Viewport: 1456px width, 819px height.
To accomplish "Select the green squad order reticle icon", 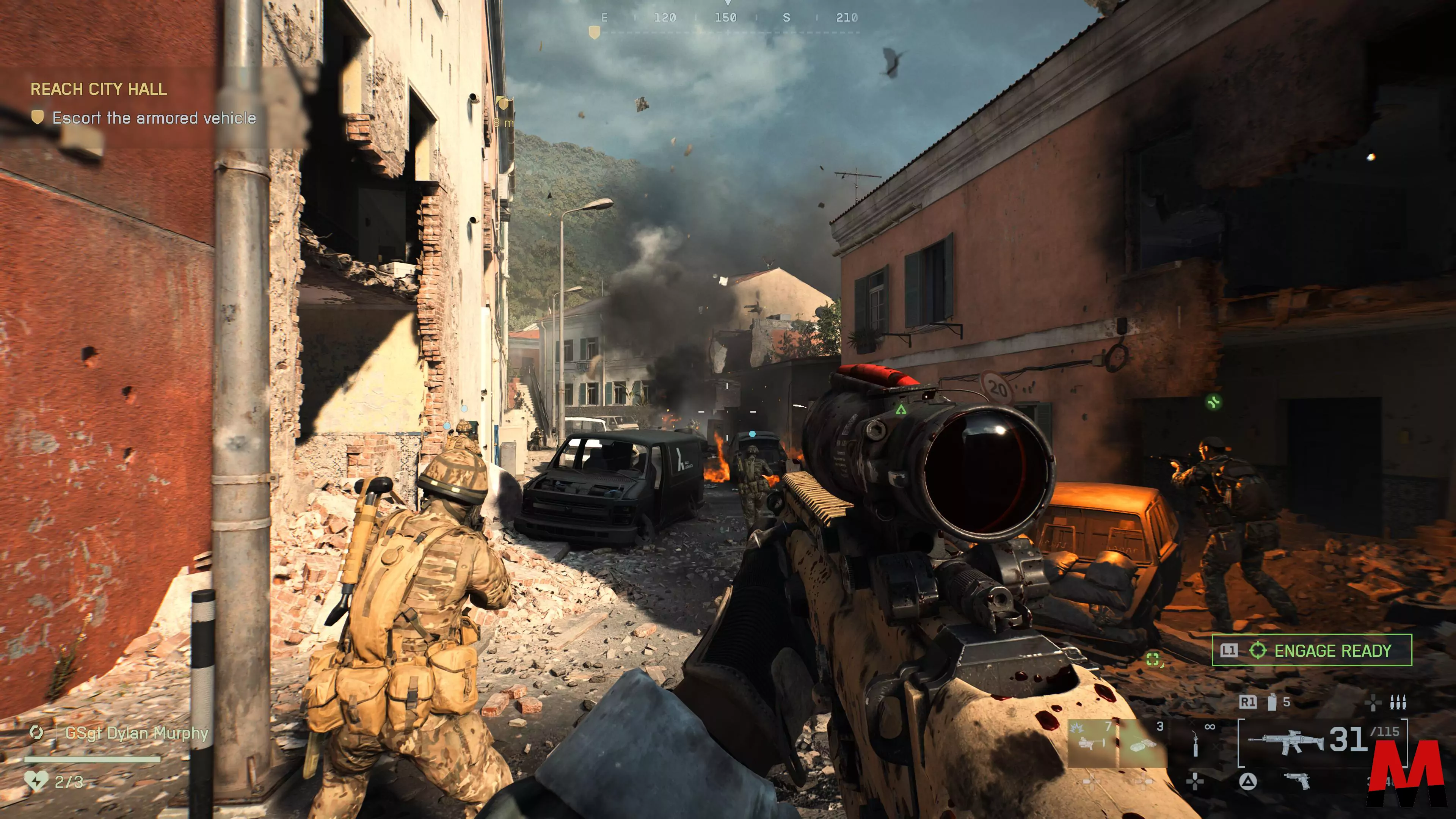I will 1153,659.
